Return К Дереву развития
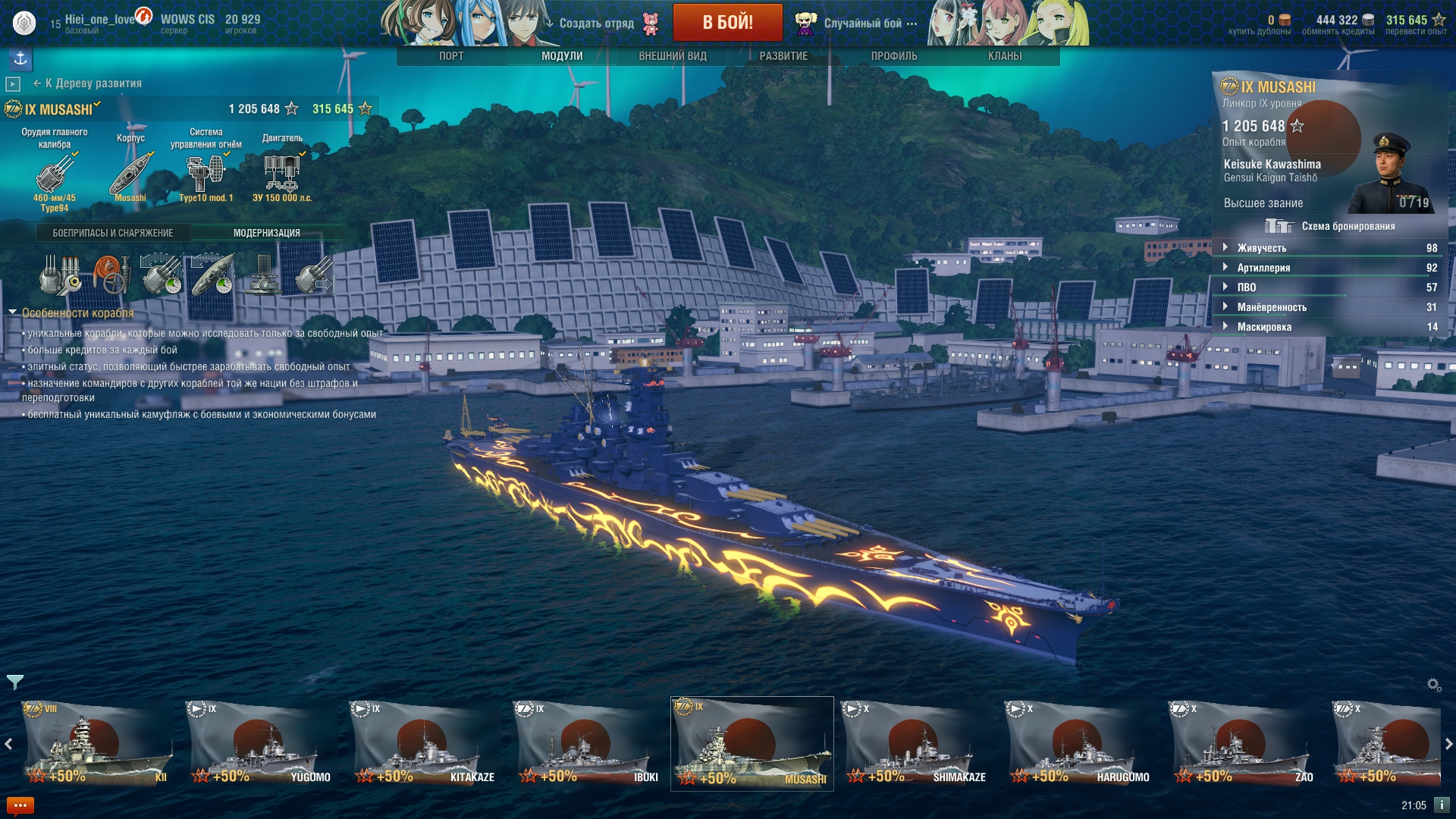Screen dimensions: 1456x819 (88, 83)
